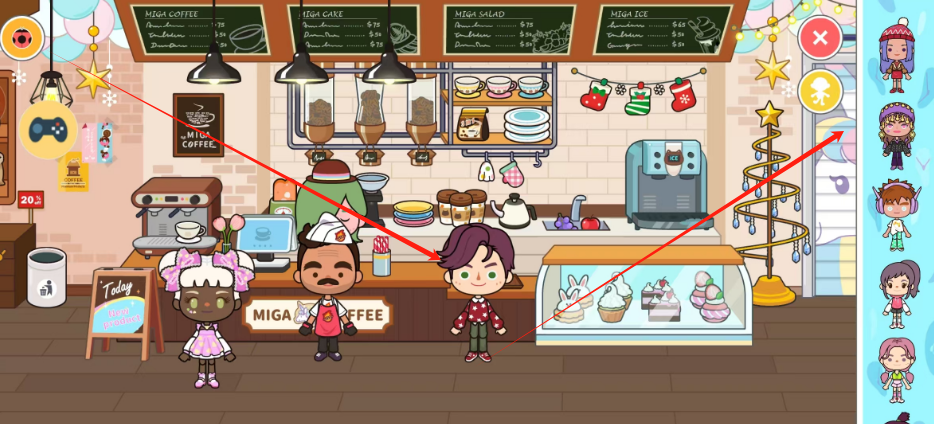The width and height of the screenshot is (934, 424).
Task: Open the blue gamepad controller button
Action: [48, 130]
